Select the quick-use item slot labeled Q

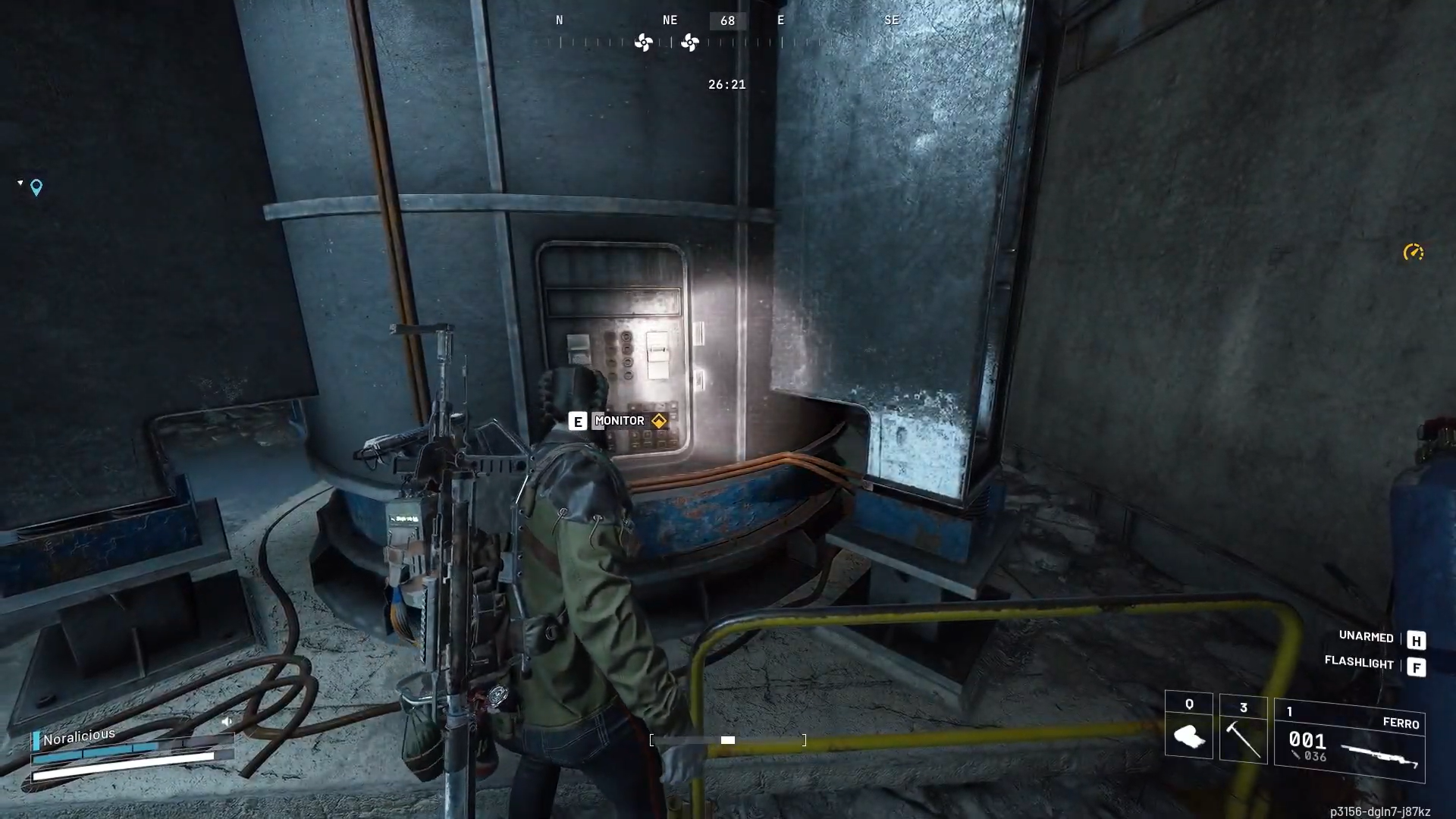1188,726
